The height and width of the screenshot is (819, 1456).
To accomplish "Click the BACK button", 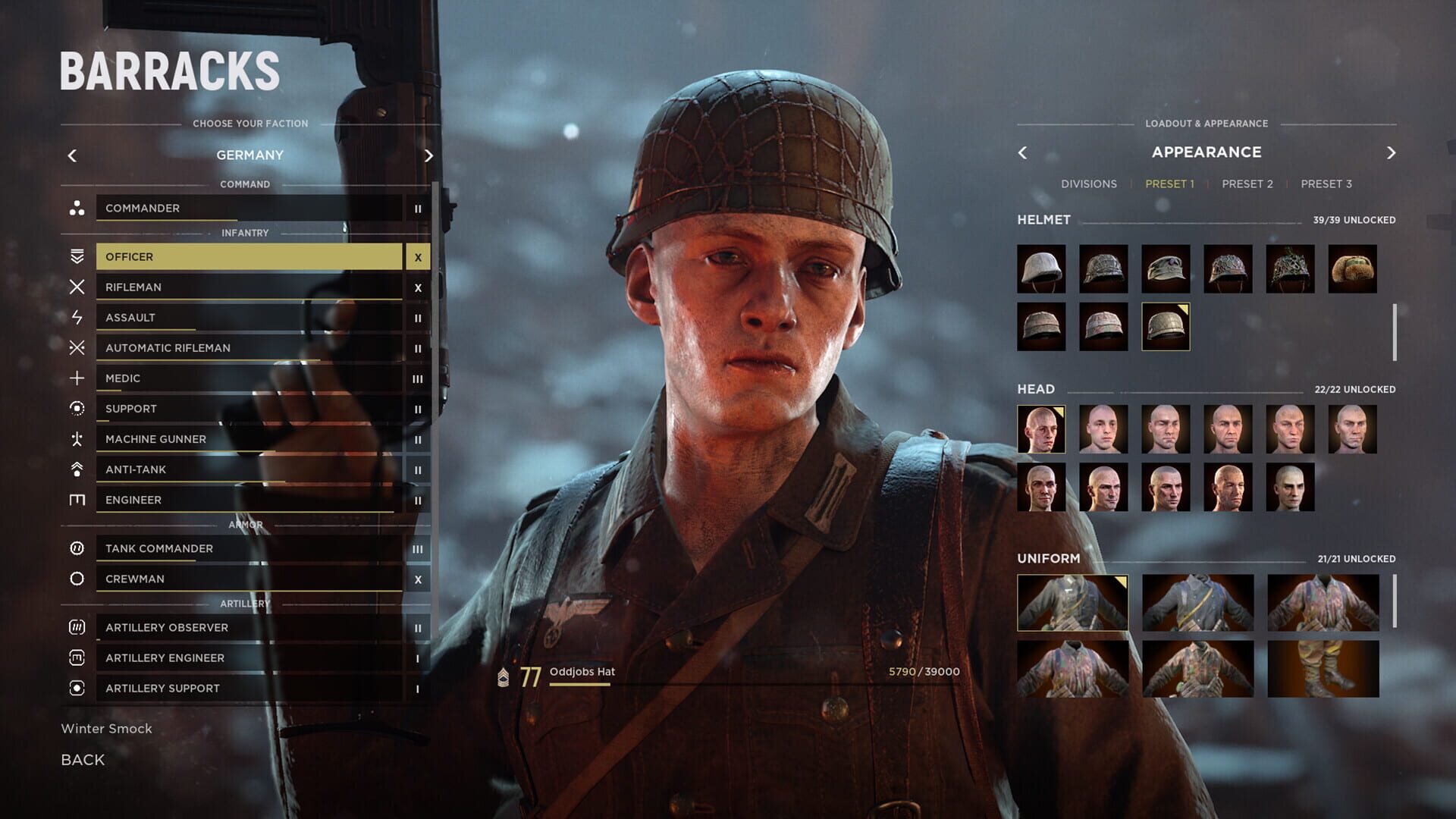I will point(82,759).
